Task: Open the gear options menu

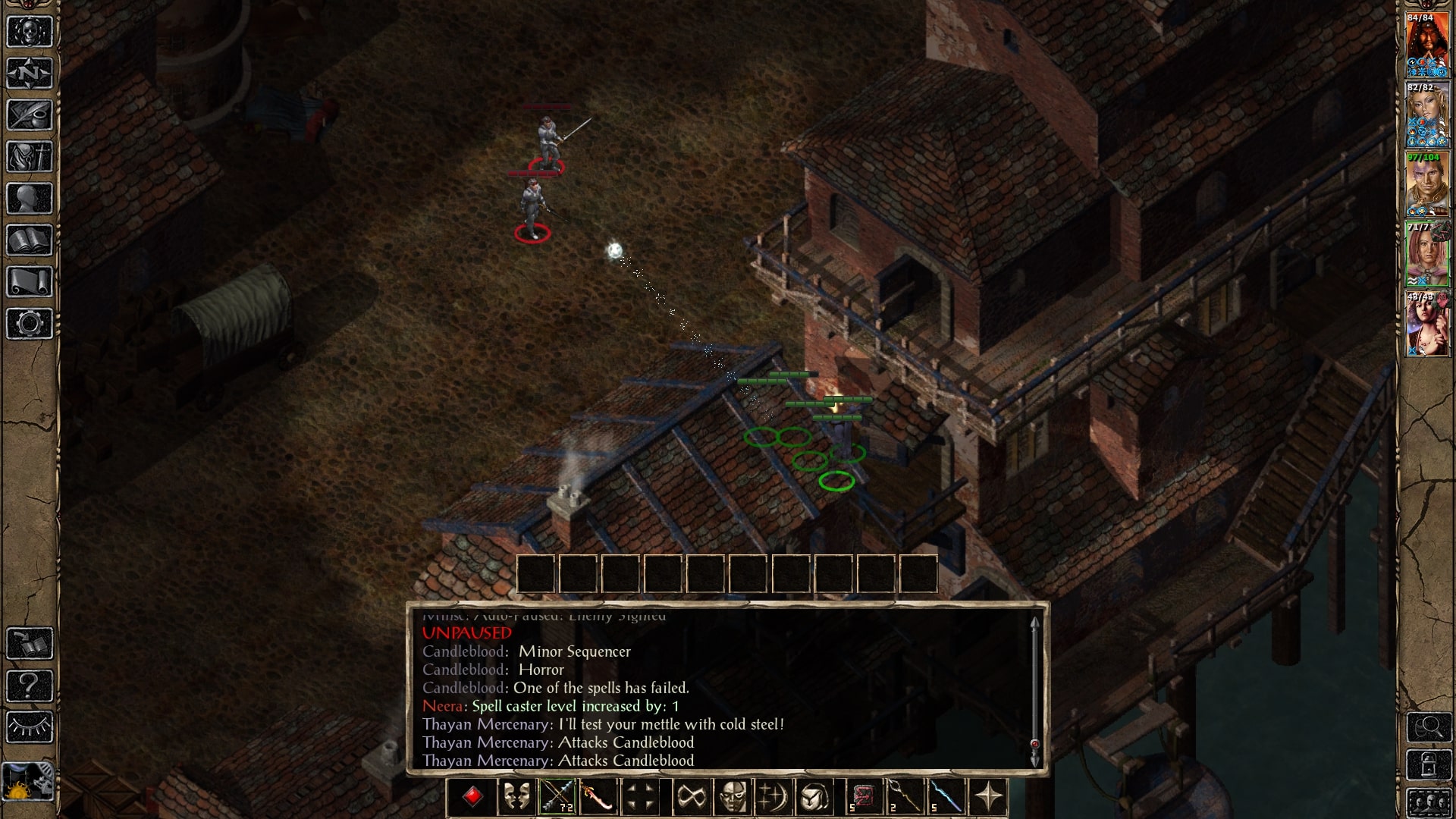Action: click(x=30, y=324)
